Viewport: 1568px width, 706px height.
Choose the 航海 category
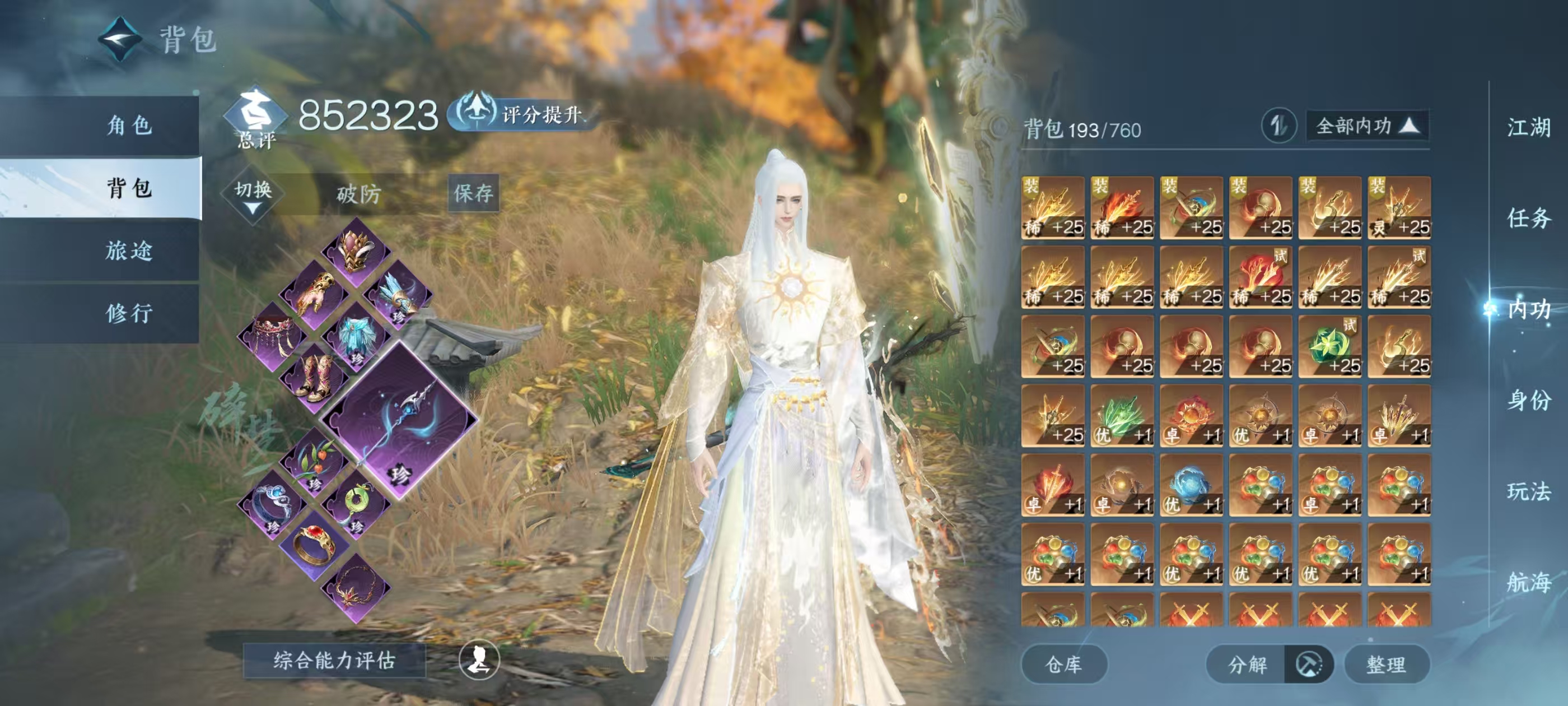coord(1528,582)
